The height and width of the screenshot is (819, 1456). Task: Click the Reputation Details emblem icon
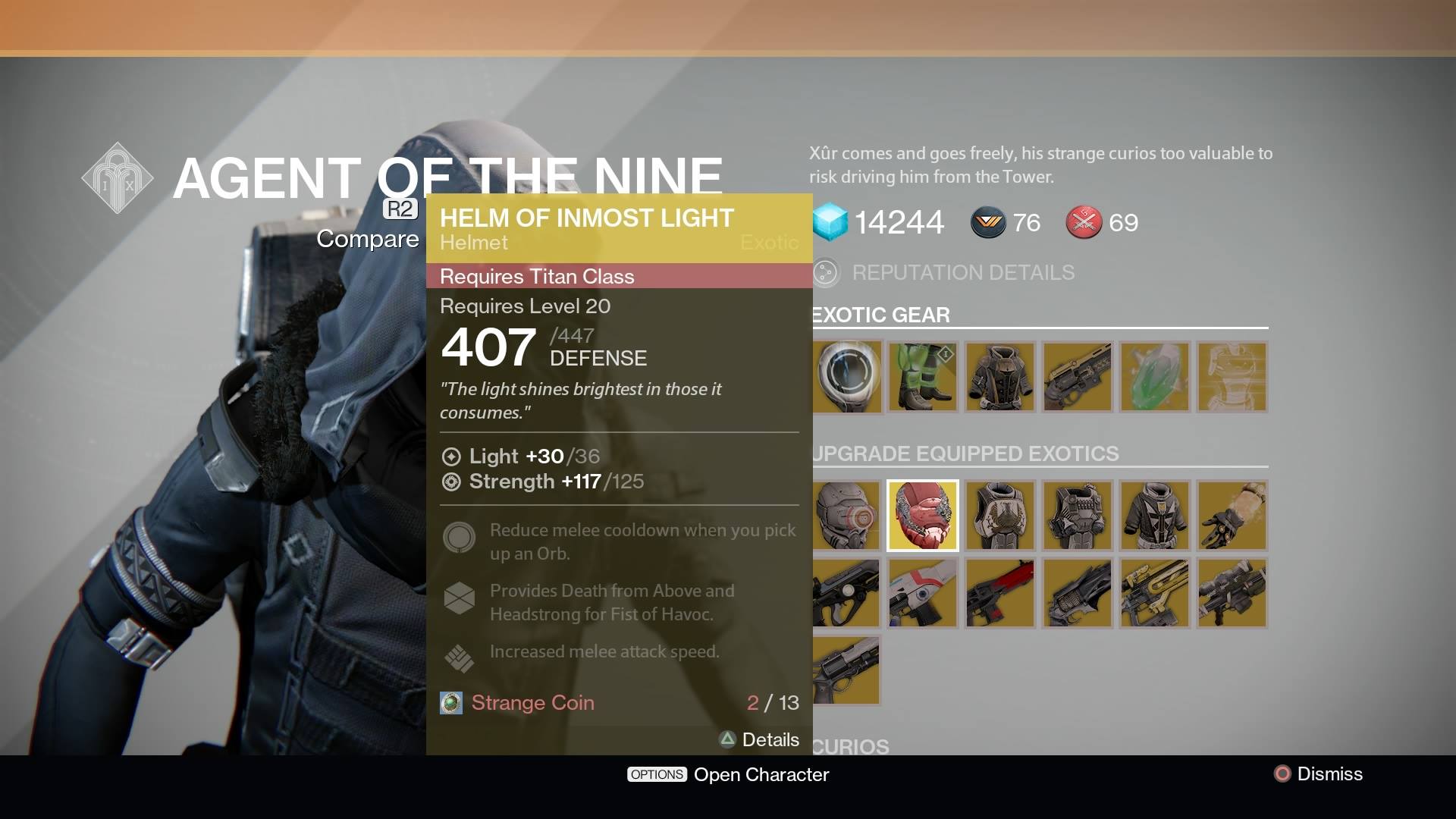coord(826,272)
